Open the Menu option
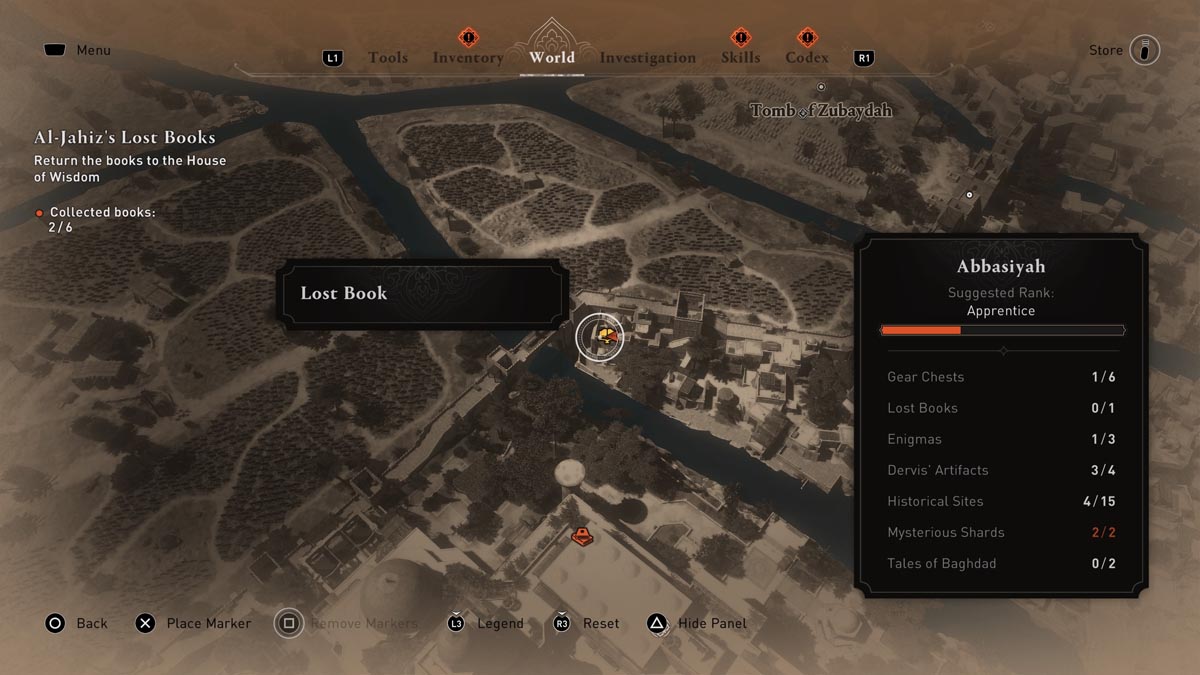 tap(93, 50)
